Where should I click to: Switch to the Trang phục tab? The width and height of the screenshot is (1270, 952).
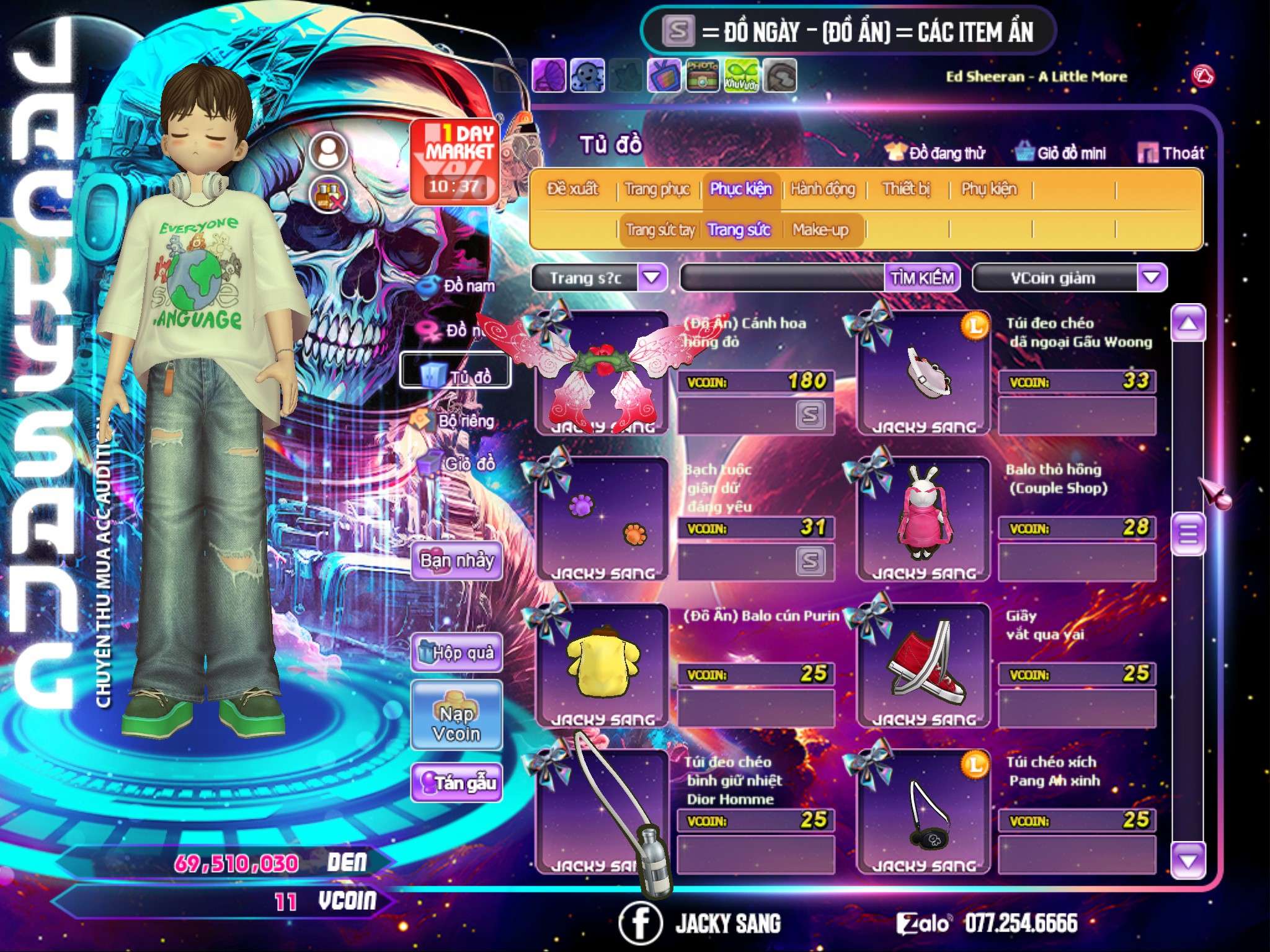pos(657,189)
